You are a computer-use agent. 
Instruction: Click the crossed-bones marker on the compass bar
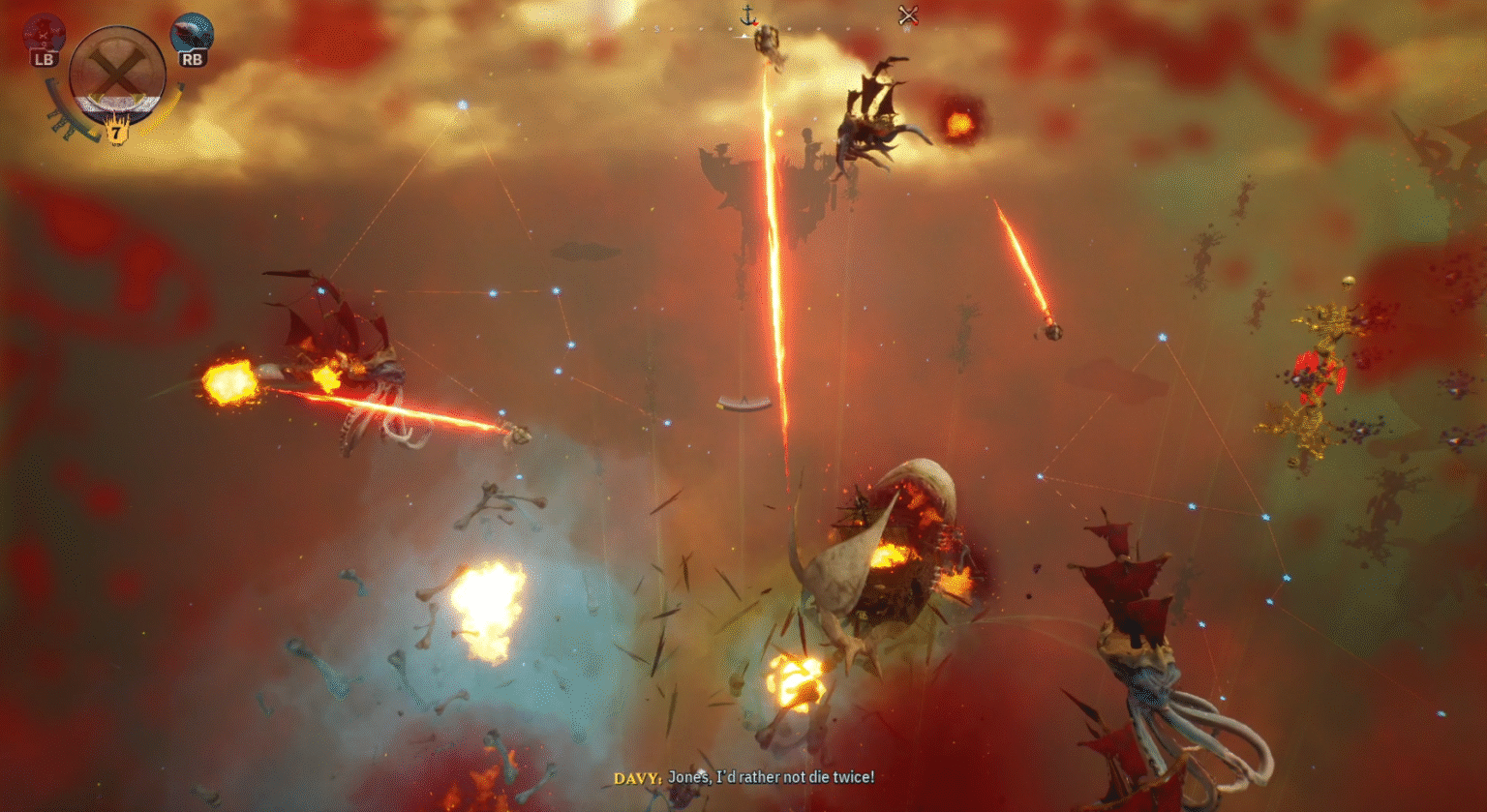908,15
